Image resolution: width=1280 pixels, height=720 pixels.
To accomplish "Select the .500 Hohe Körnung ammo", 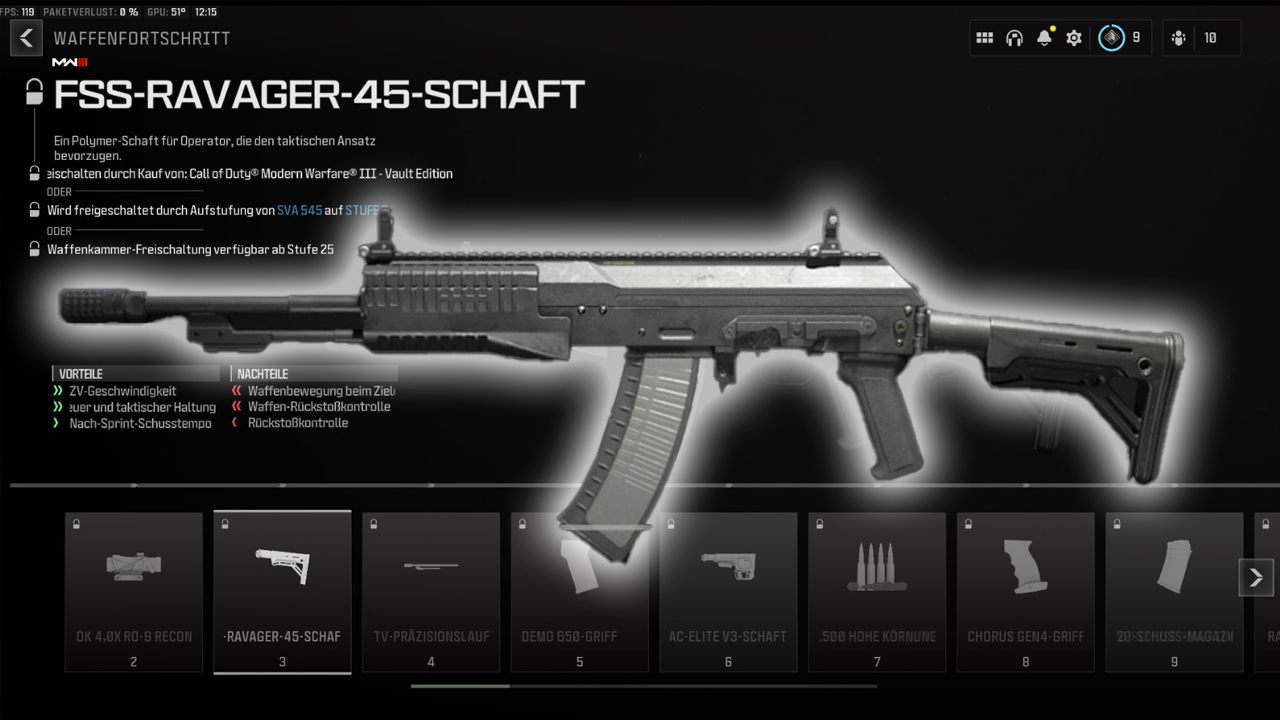I will pyautogui.click(x=876, y=592).
